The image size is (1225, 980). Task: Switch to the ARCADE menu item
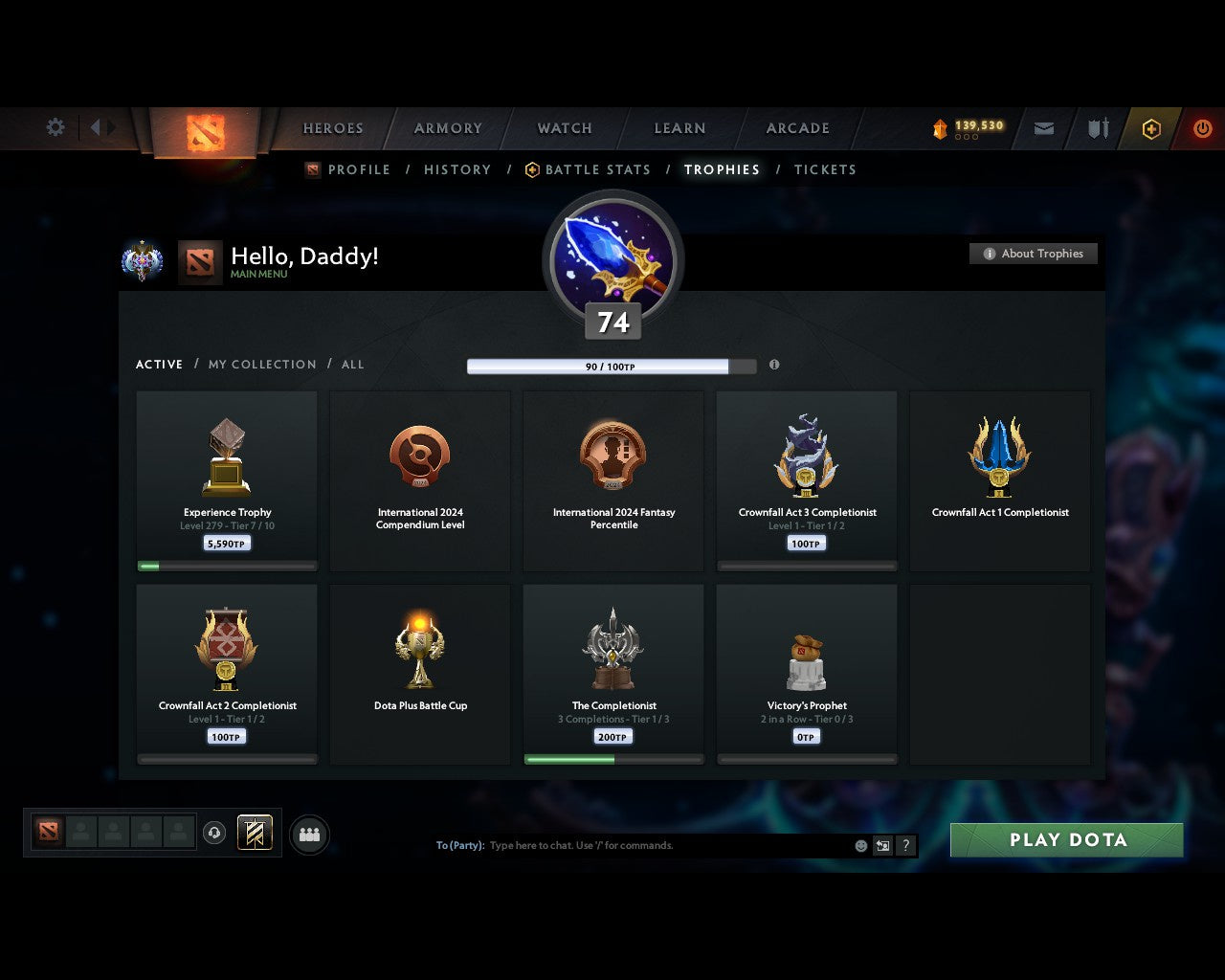pyautogui.click(x=796, y=128)
